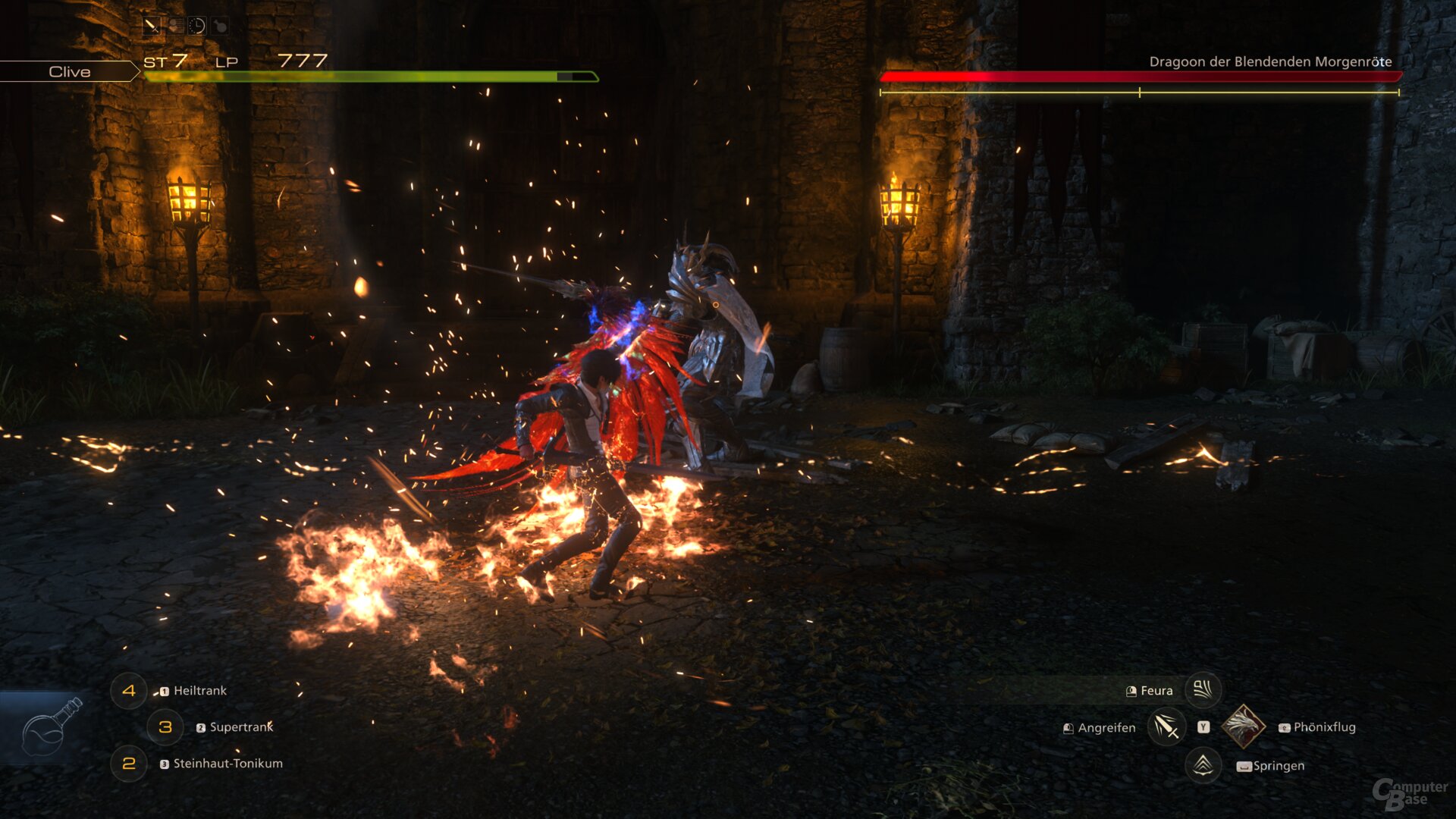Image resolution: width=1456 pixels, height=819 pixels.
Task: Trigger the Phönixflug Eikon ability
Action: (1244, 726)
